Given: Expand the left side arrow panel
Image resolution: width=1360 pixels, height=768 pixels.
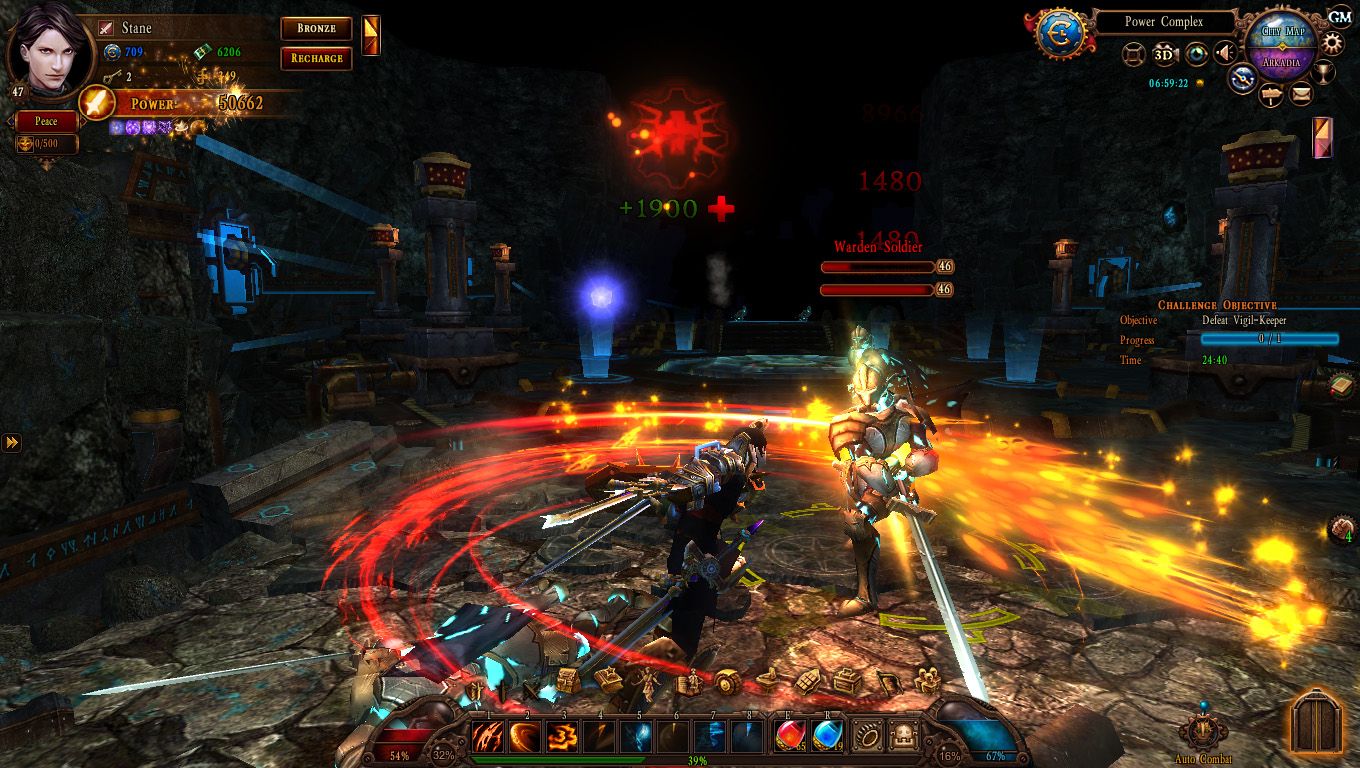Looking at the screenshot, I should tap(11, 442).
